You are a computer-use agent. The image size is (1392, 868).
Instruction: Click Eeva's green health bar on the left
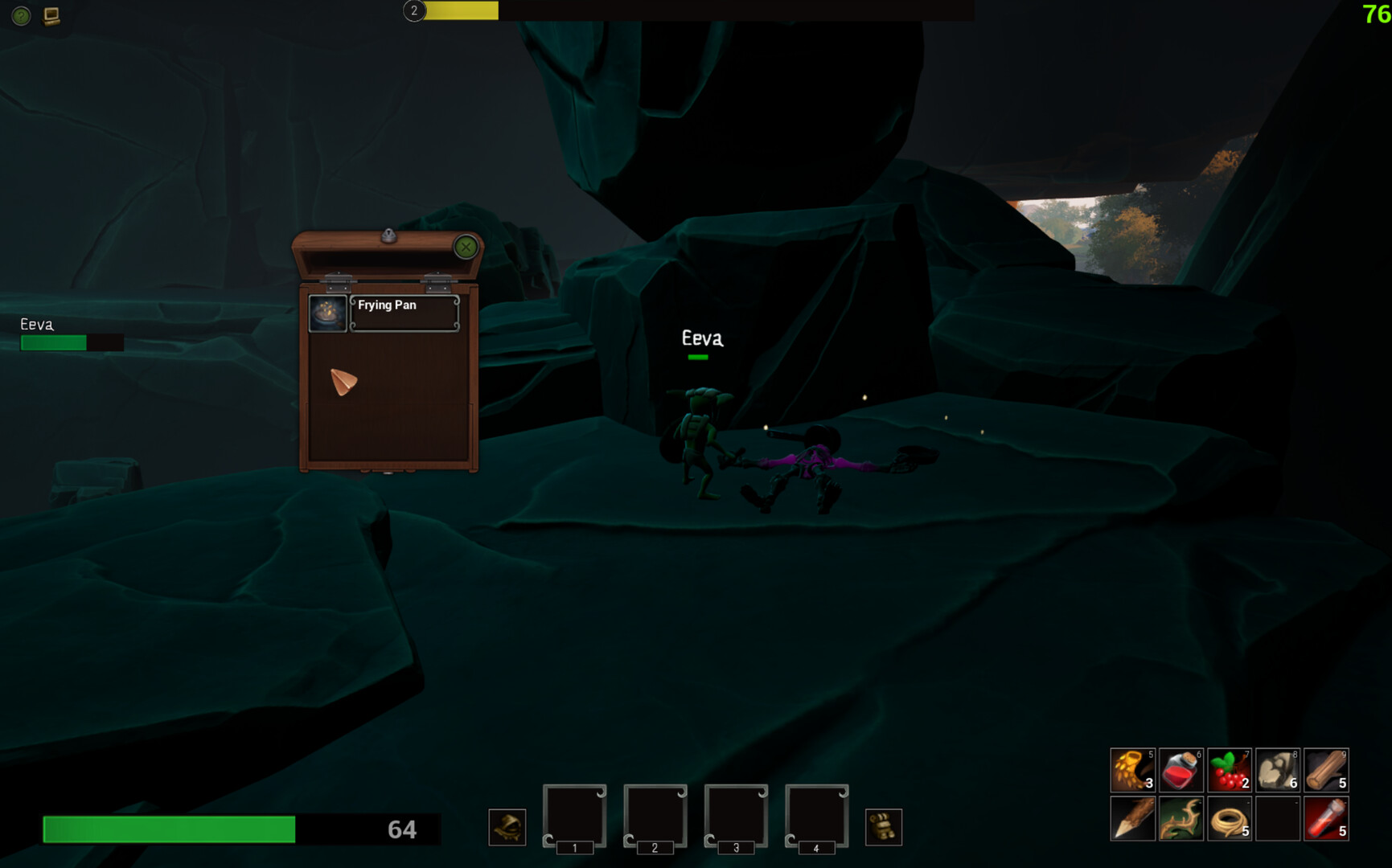click(x=53, y=343)
